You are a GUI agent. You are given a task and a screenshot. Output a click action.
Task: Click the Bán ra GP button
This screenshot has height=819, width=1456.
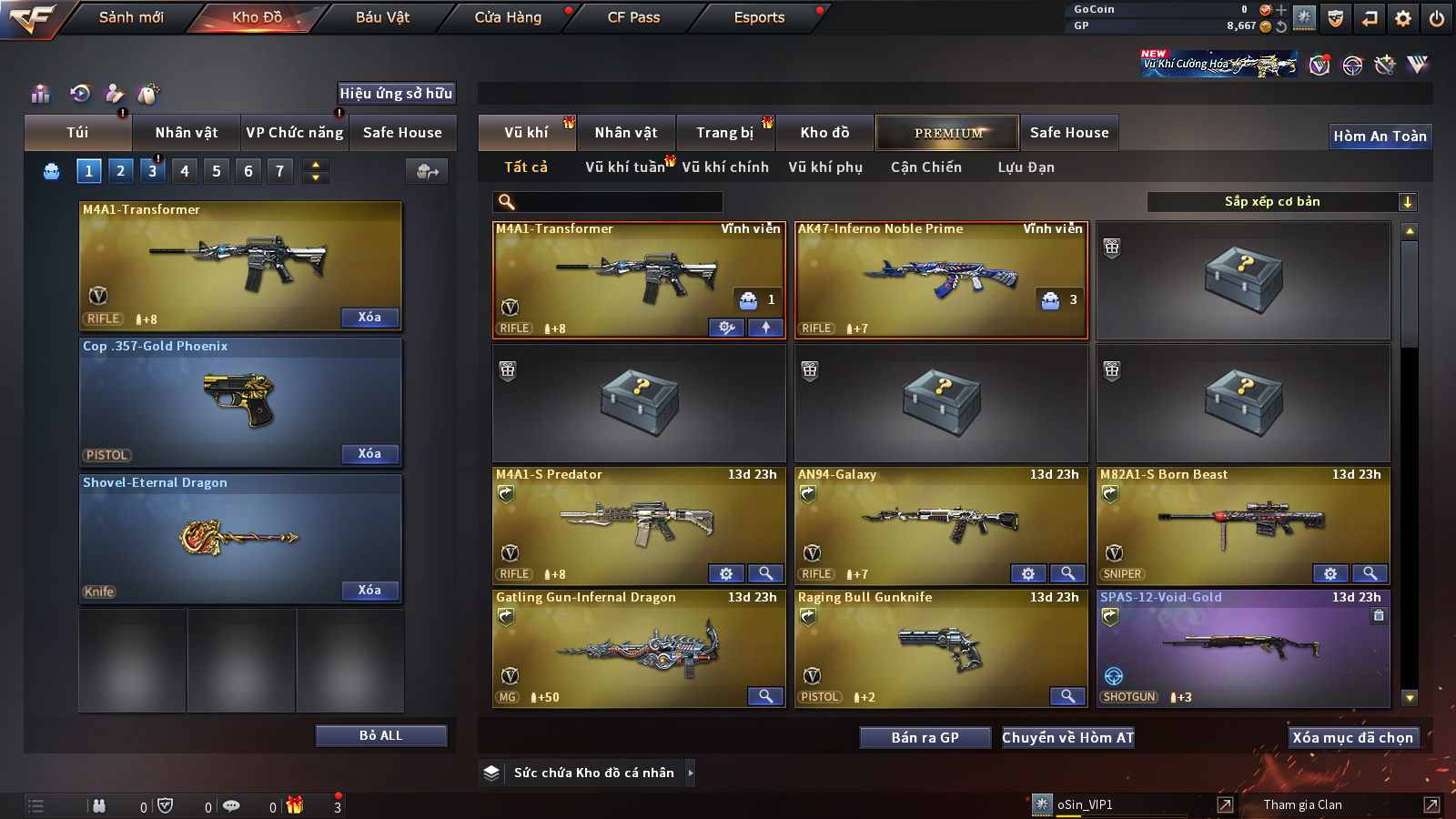click(925, 738)
